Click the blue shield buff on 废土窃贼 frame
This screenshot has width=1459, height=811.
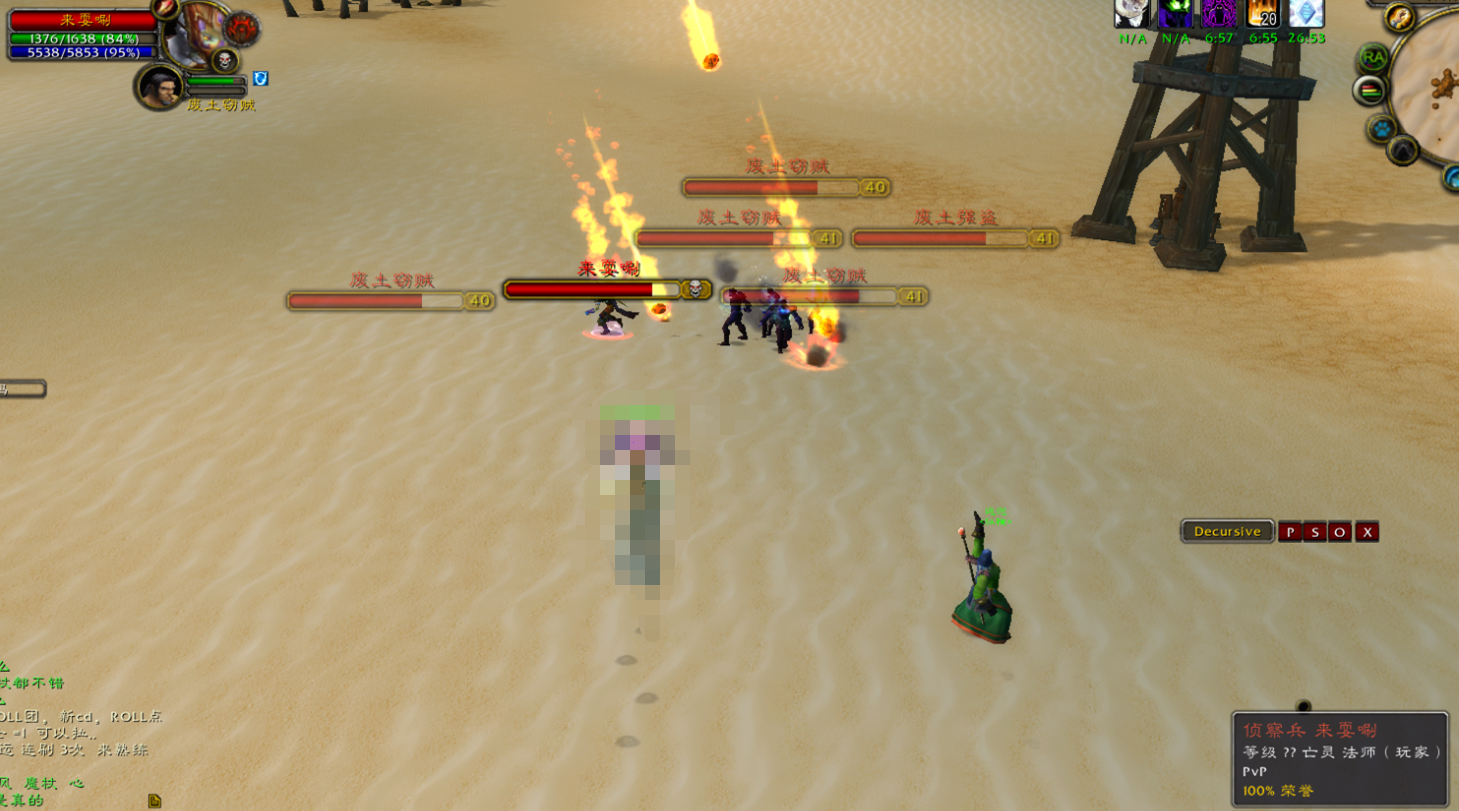click(260, 79)
